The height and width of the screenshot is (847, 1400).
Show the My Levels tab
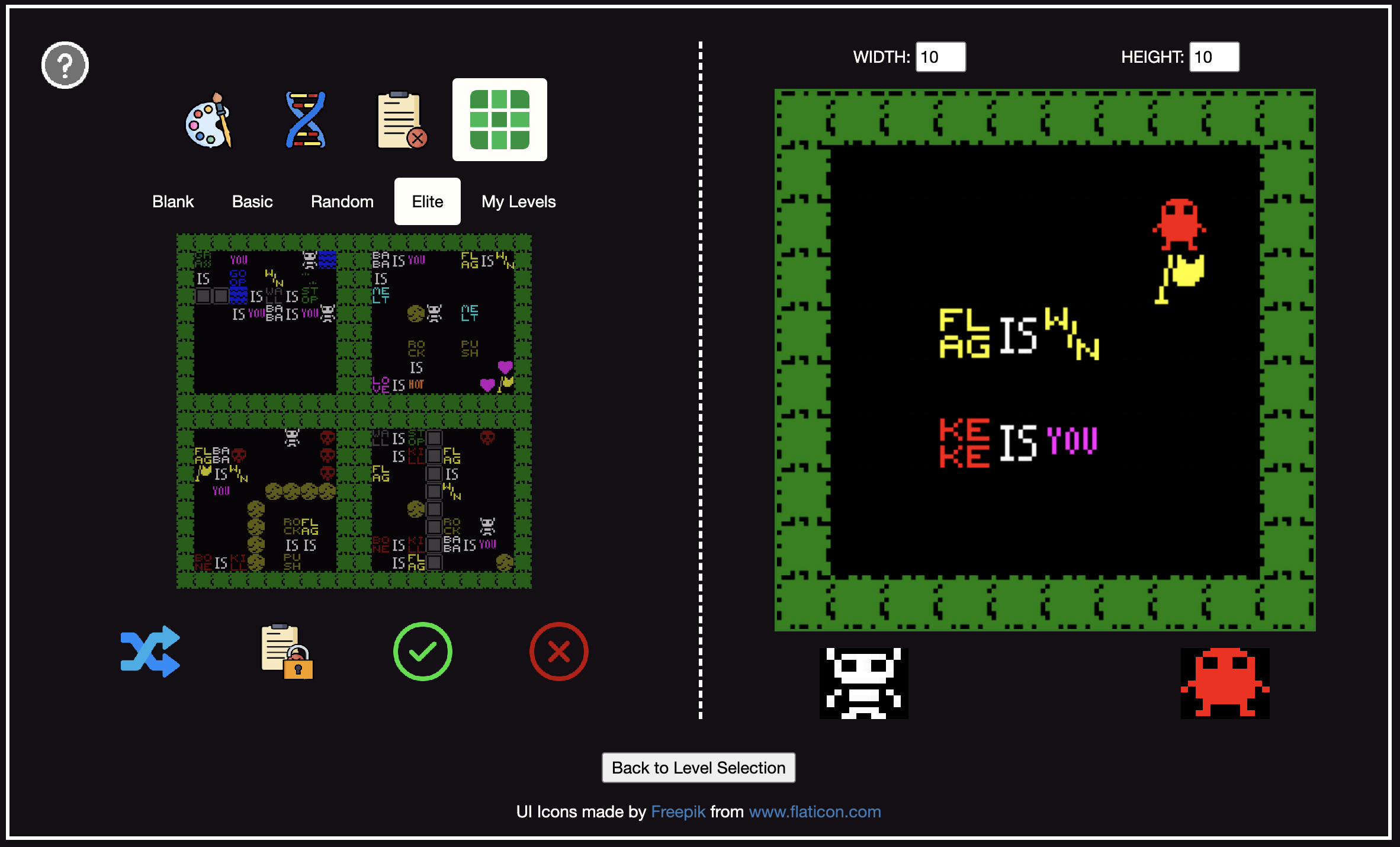[x=519, y=202]
